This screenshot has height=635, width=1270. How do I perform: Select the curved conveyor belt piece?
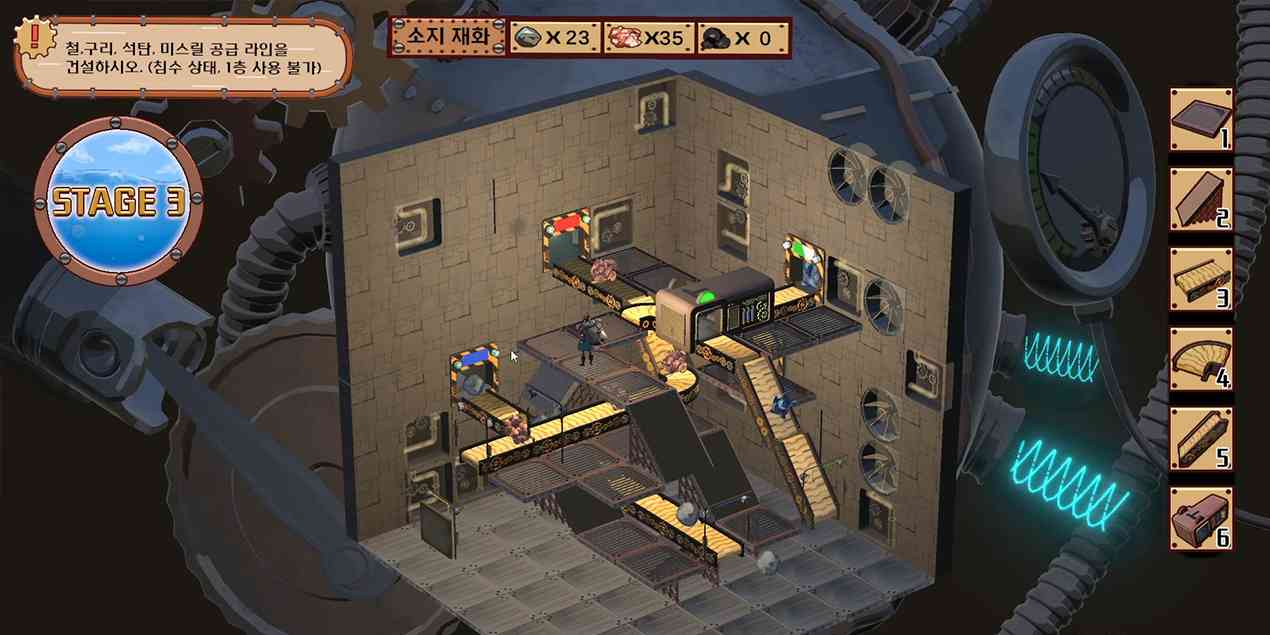1201,360
